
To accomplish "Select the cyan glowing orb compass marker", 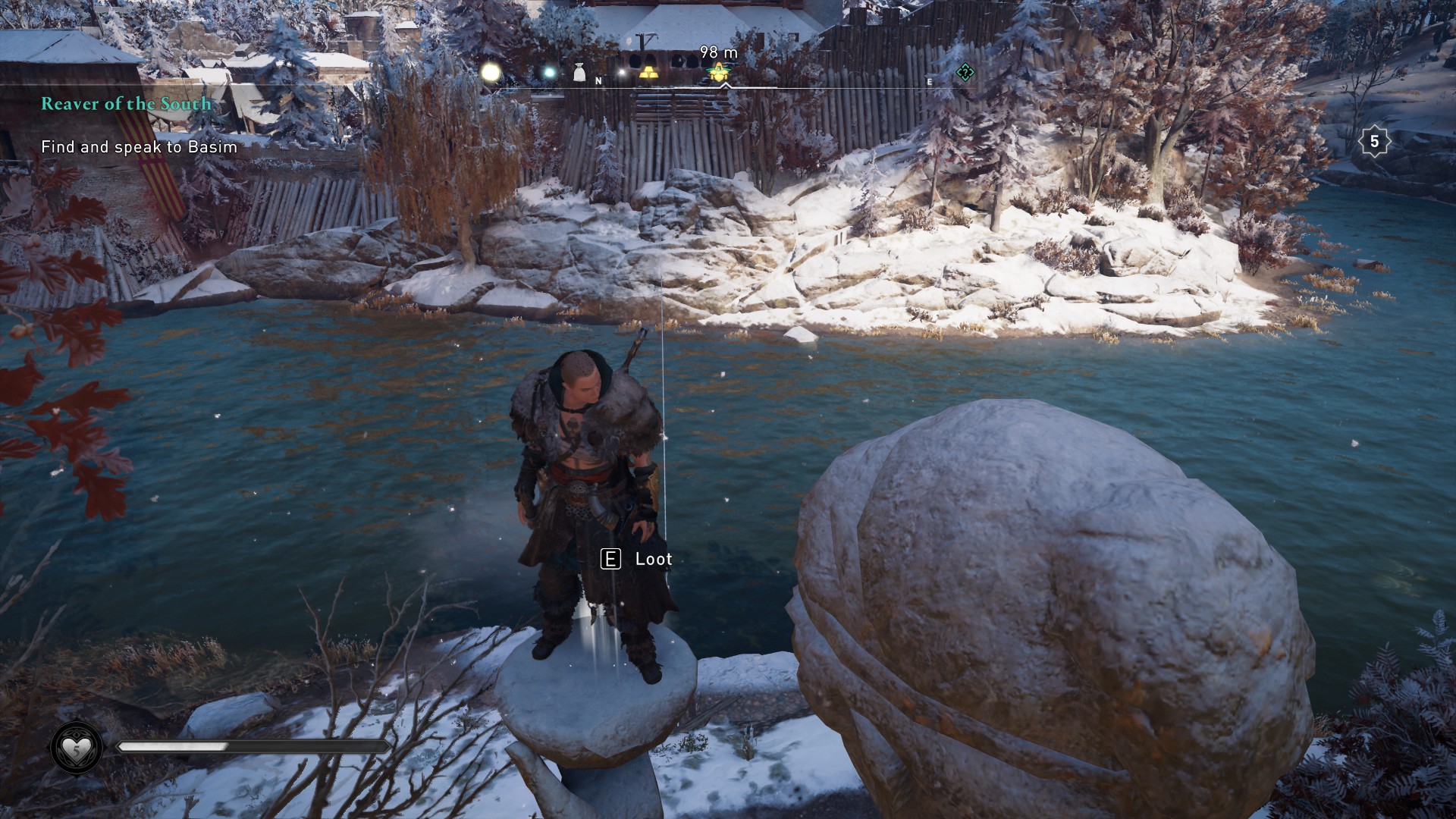I will [x=549, y=73].
